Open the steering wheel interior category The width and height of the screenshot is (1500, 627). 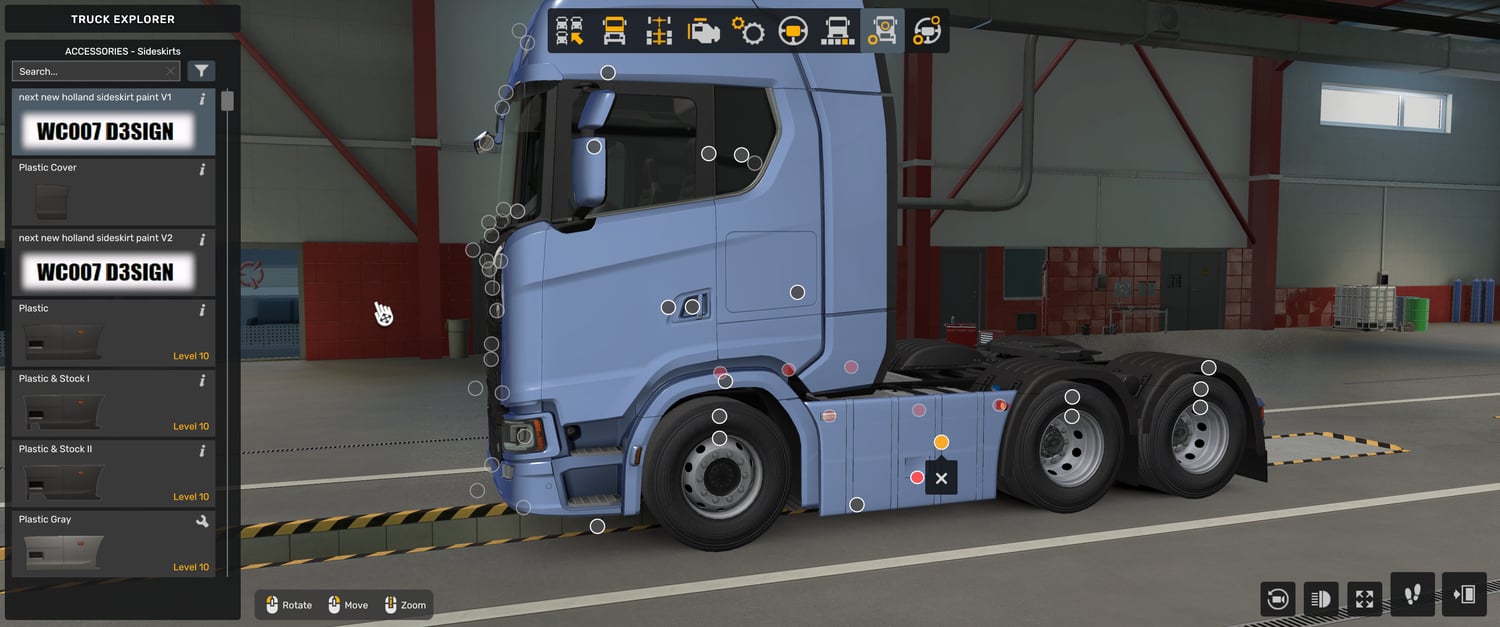tap(793, 31)
